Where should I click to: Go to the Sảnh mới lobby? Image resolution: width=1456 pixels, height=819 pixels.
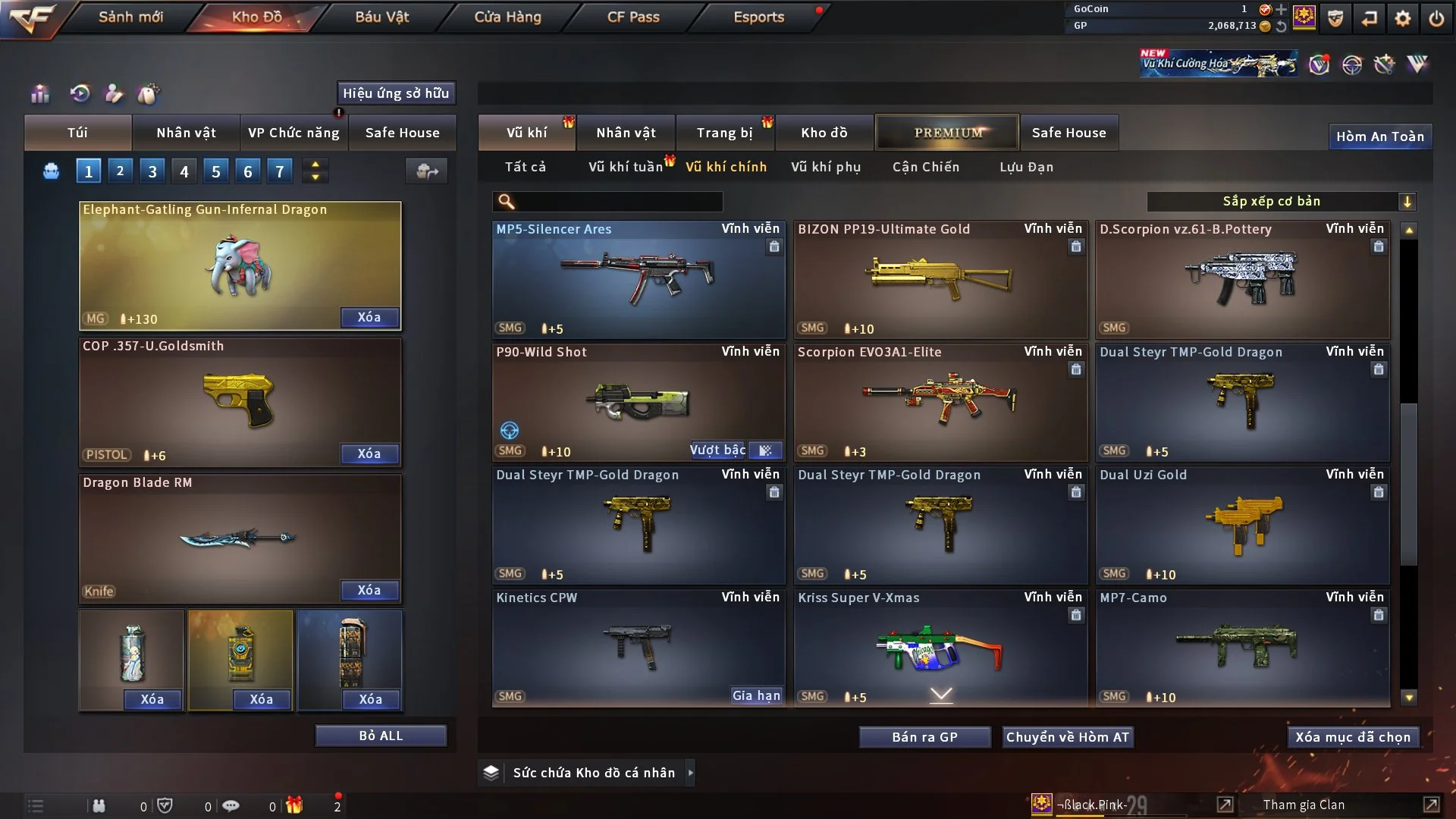pos(130,17)
